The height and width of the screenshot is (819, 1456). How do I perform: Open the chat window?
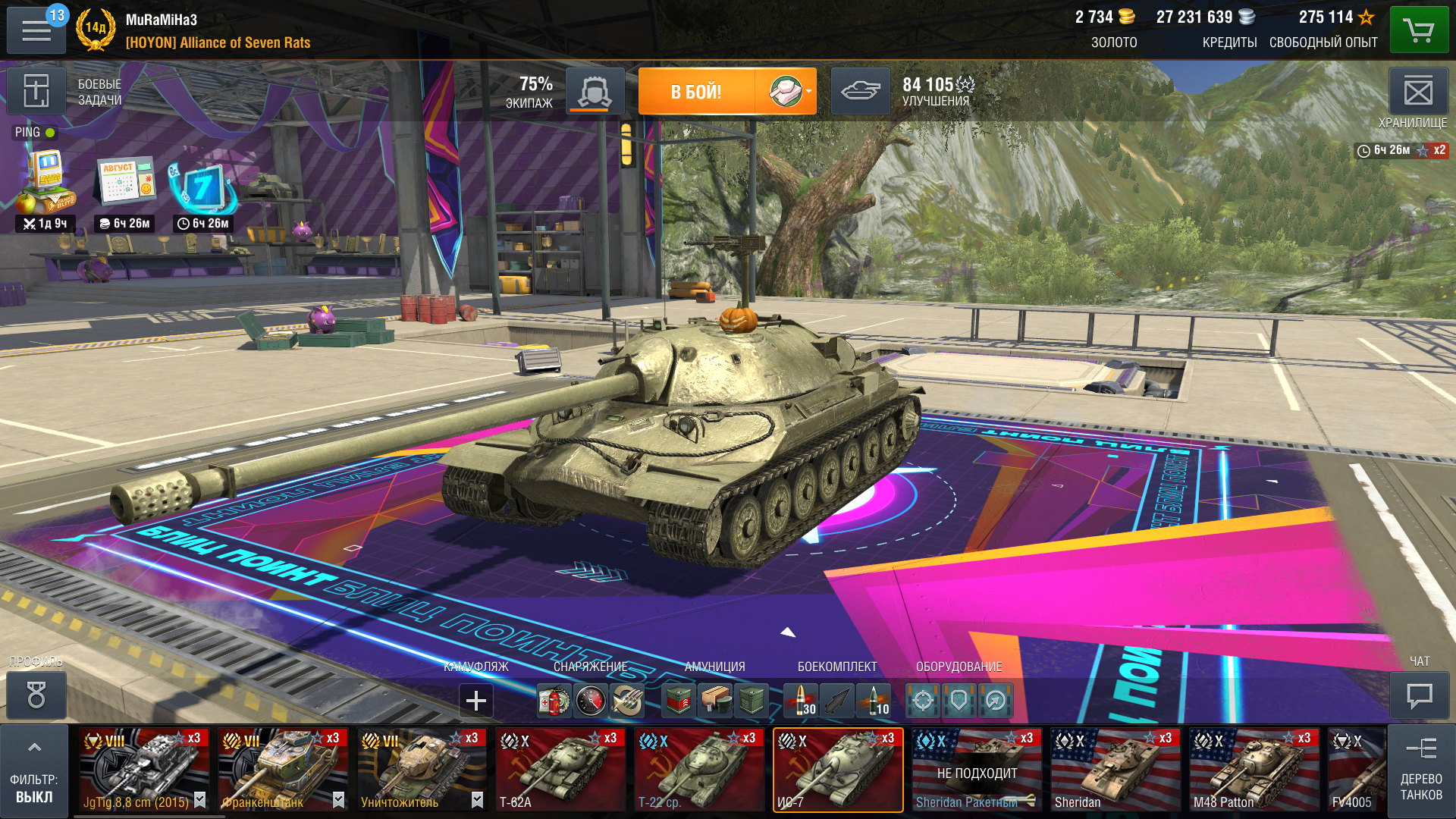1419,695
